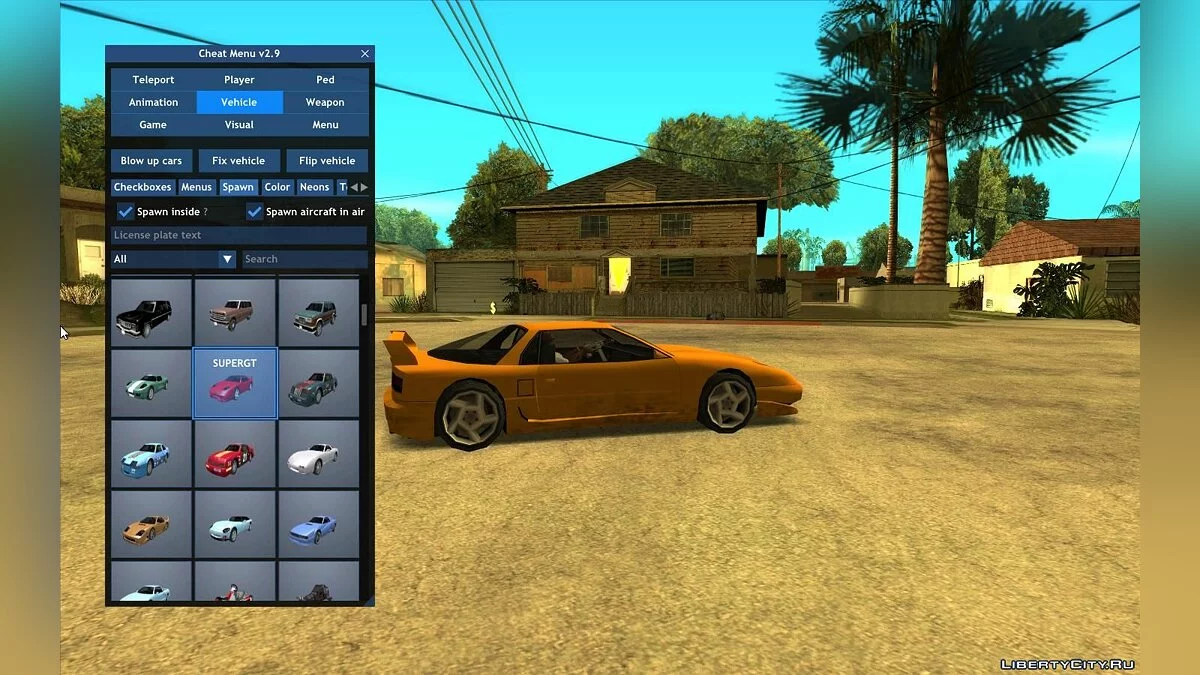
Task: Click the License plate text field
Action: click(x=239, y=235)
